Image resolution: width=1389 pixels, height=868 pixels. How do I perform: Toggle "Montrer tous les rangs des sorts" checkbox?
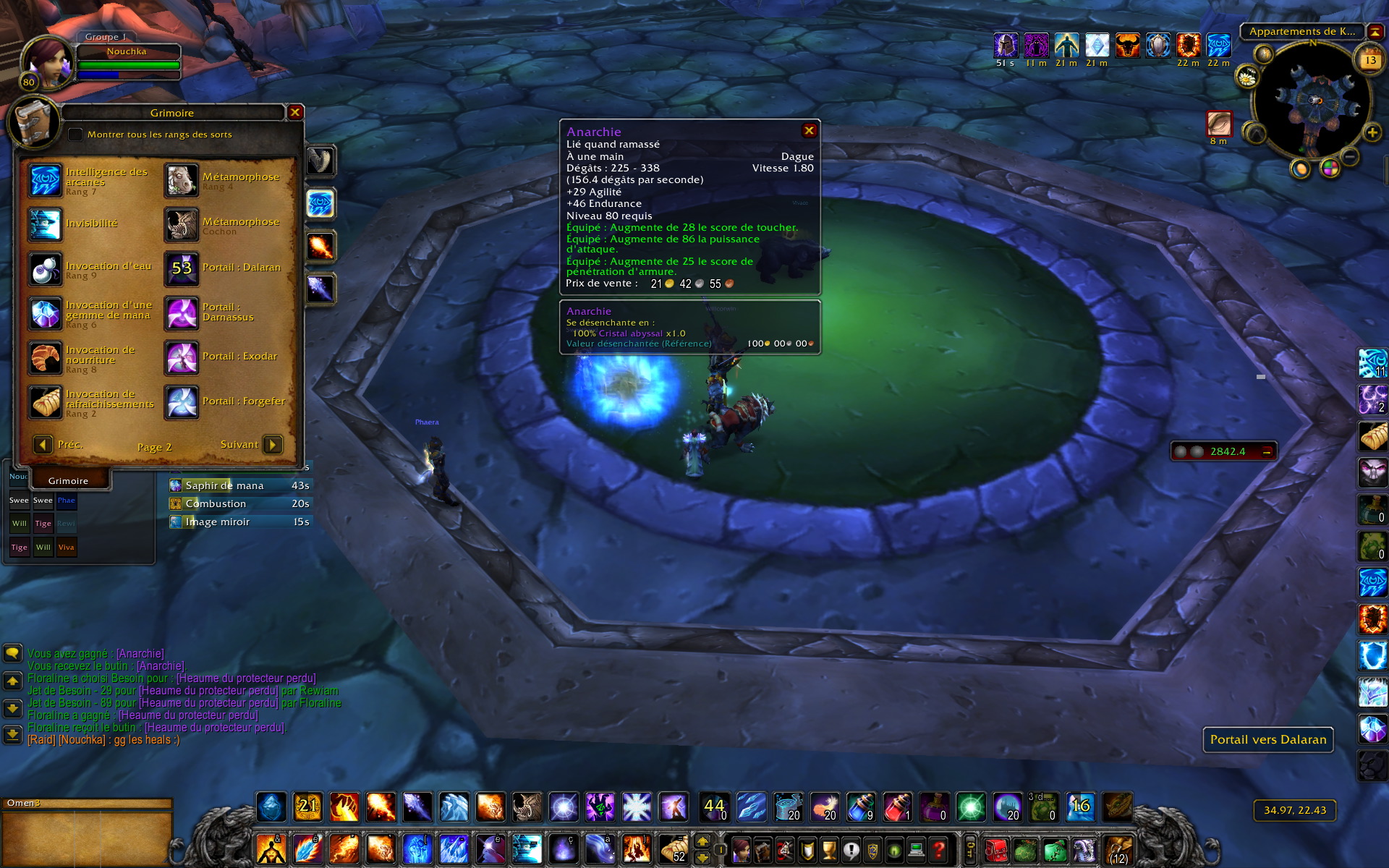[75, 135]
